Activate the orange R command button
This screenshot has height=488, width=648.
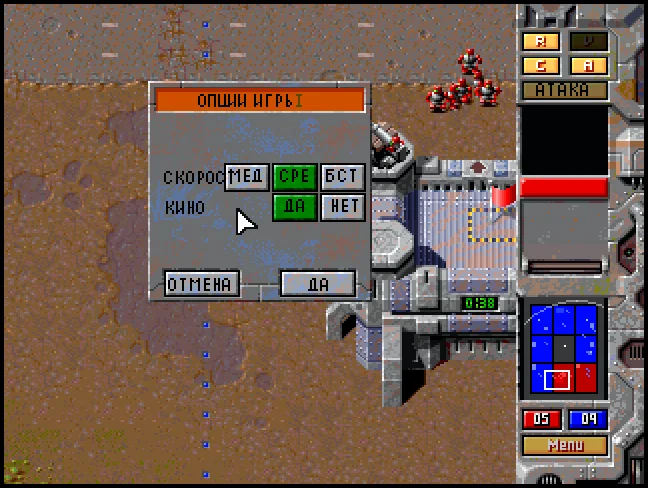[x=541, y=42]
